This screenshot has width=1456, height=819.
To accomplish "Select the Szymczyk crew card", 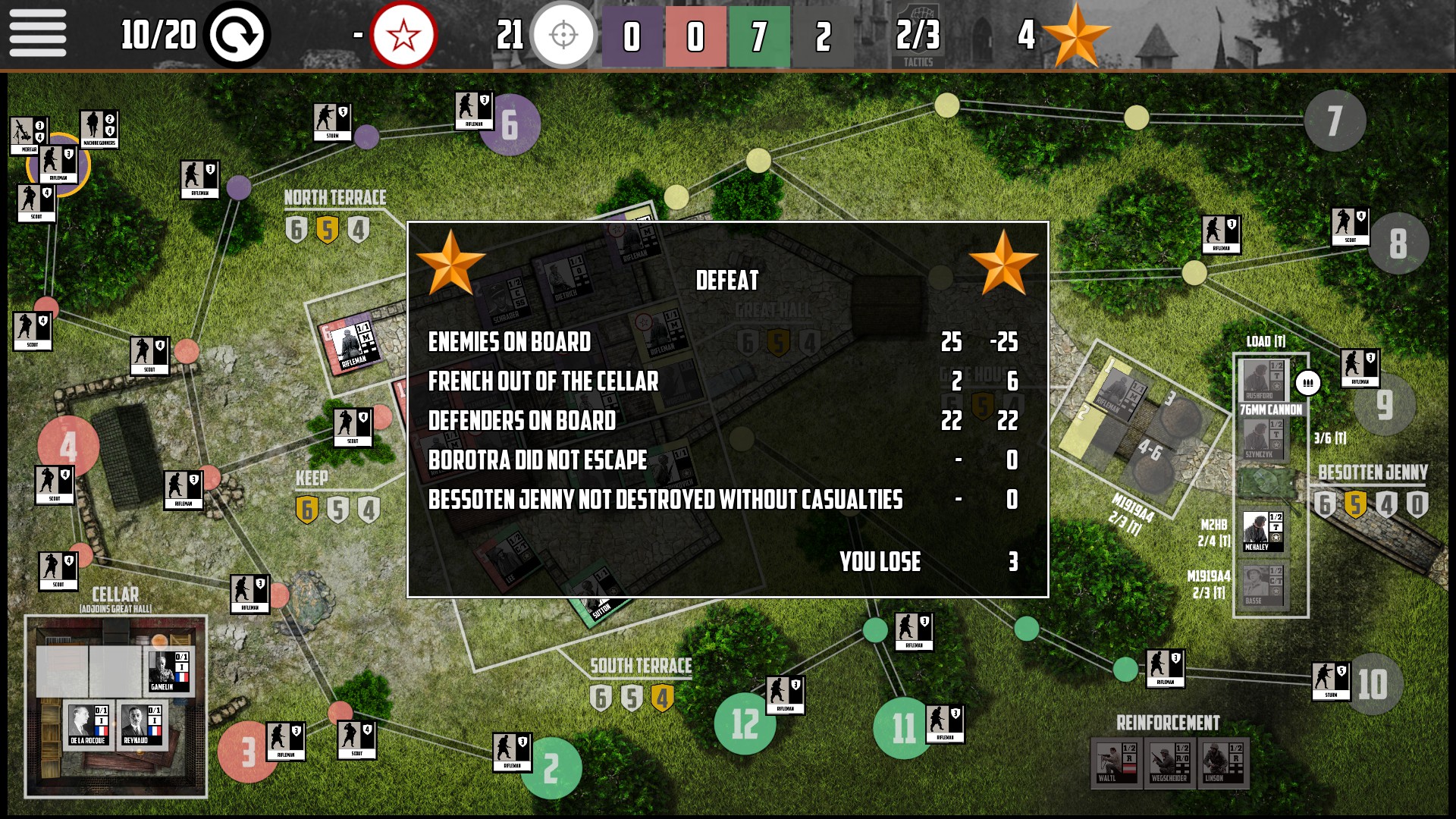I will point(1263,439).
